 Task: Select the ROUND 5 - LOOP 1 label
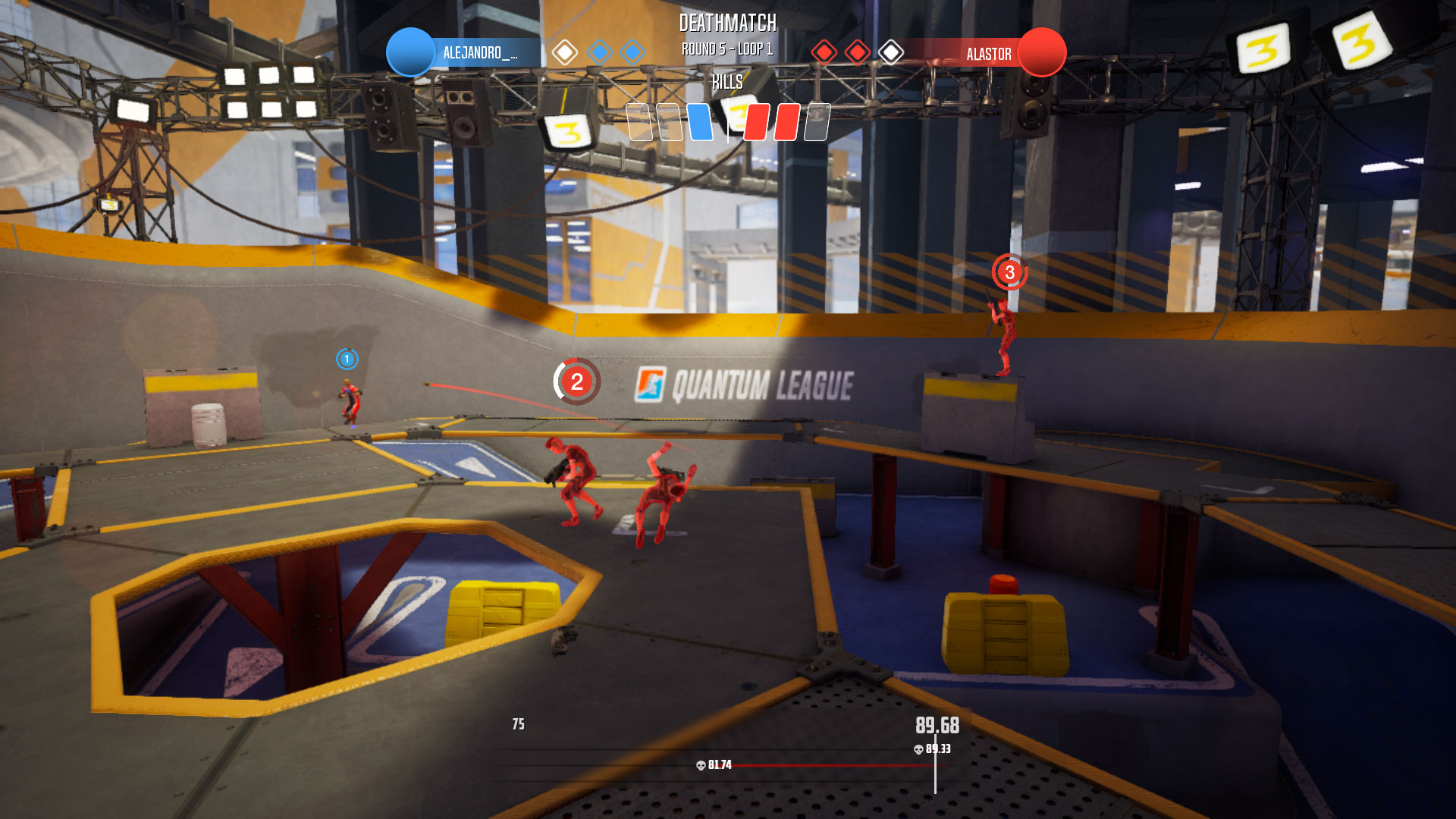(727, 48)
